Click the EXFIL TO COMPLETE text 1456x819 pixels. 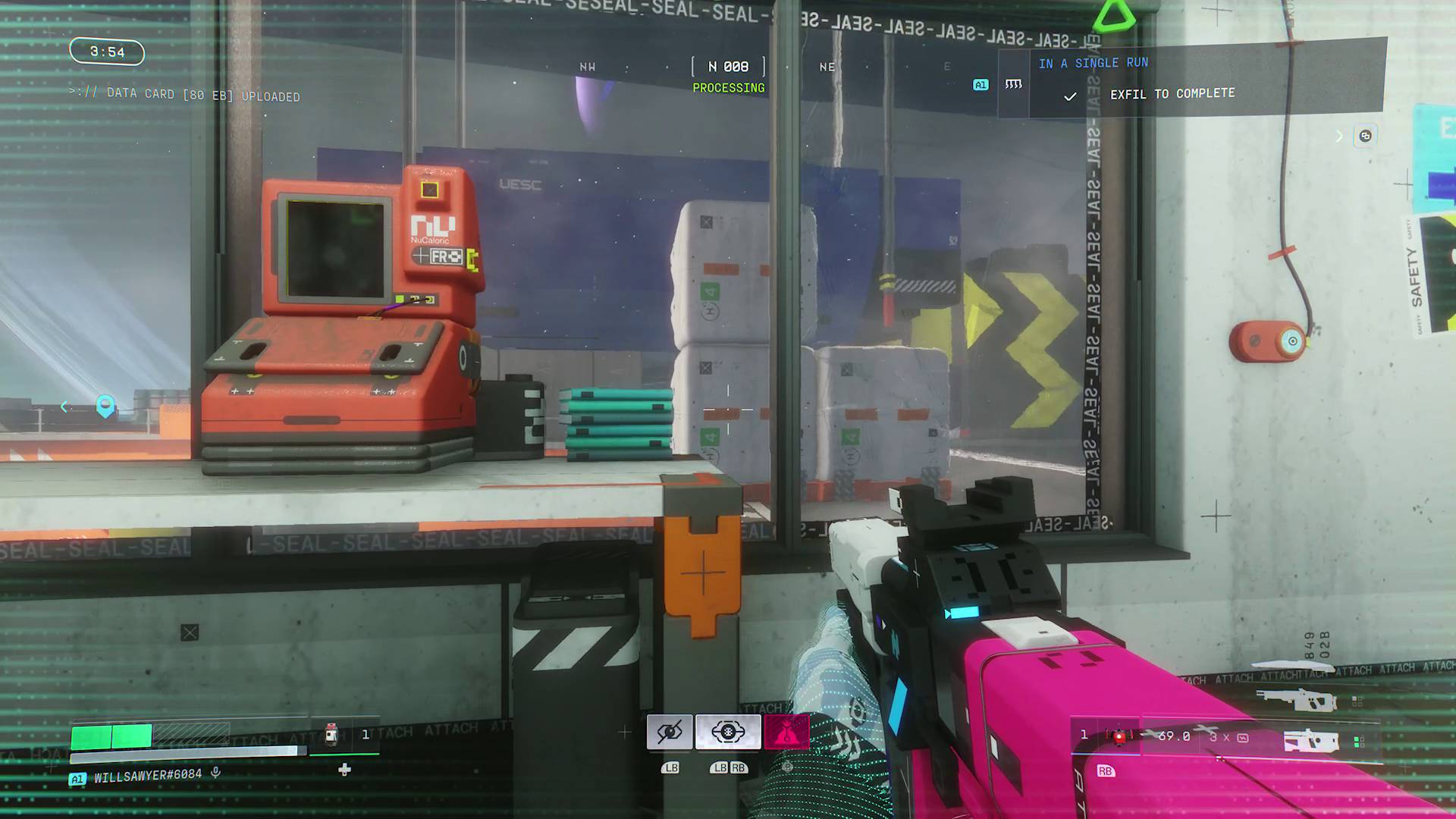click(x=1172, y=93)
